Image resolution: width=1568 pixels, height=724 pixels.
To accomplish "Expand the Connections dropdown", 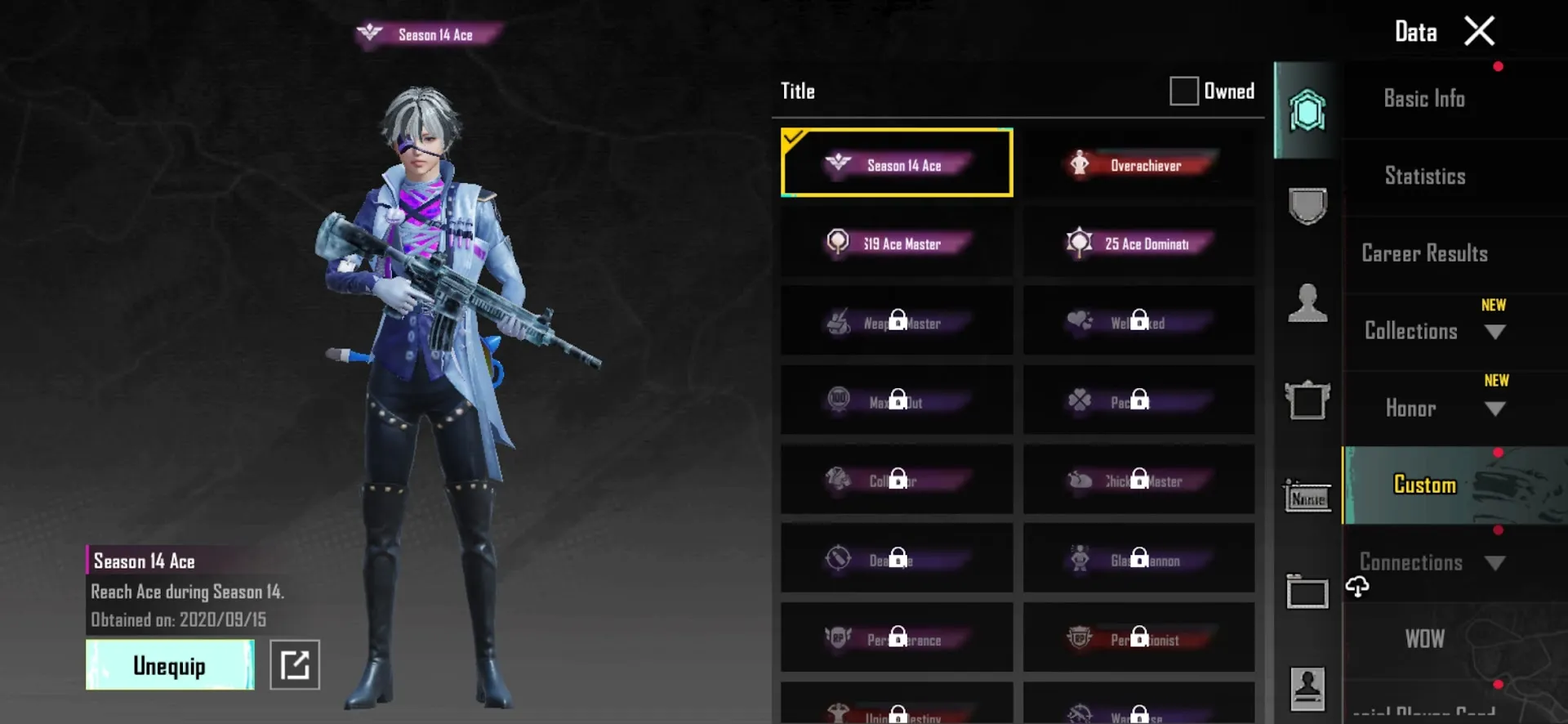I will [1496, 562].
